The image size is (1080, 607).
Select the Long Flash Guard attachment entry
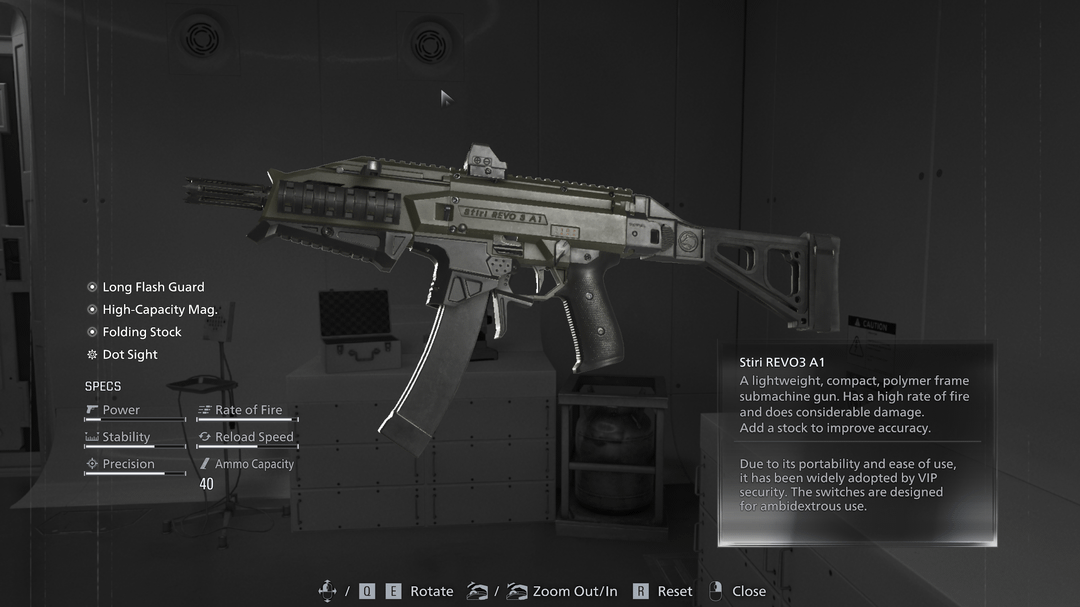pos(152,287)
